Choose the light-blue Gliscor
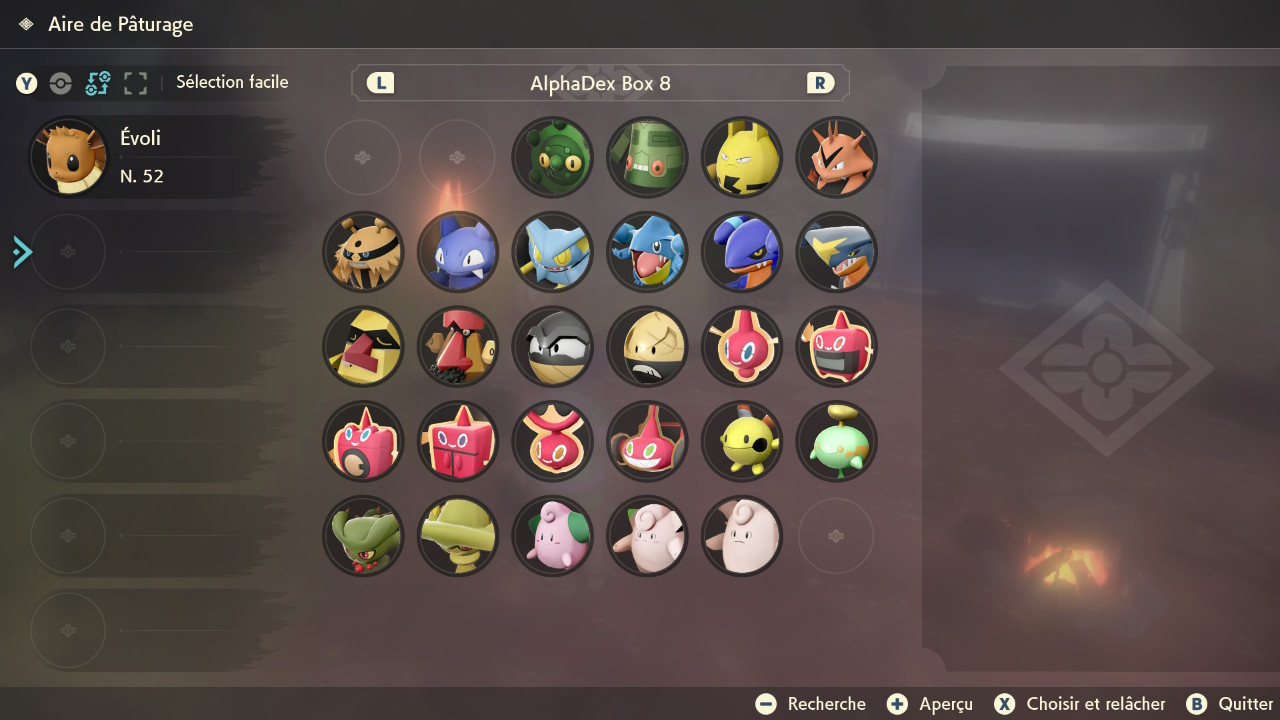Viewport: 1280px width, 720px height. (x=552, y=252)
